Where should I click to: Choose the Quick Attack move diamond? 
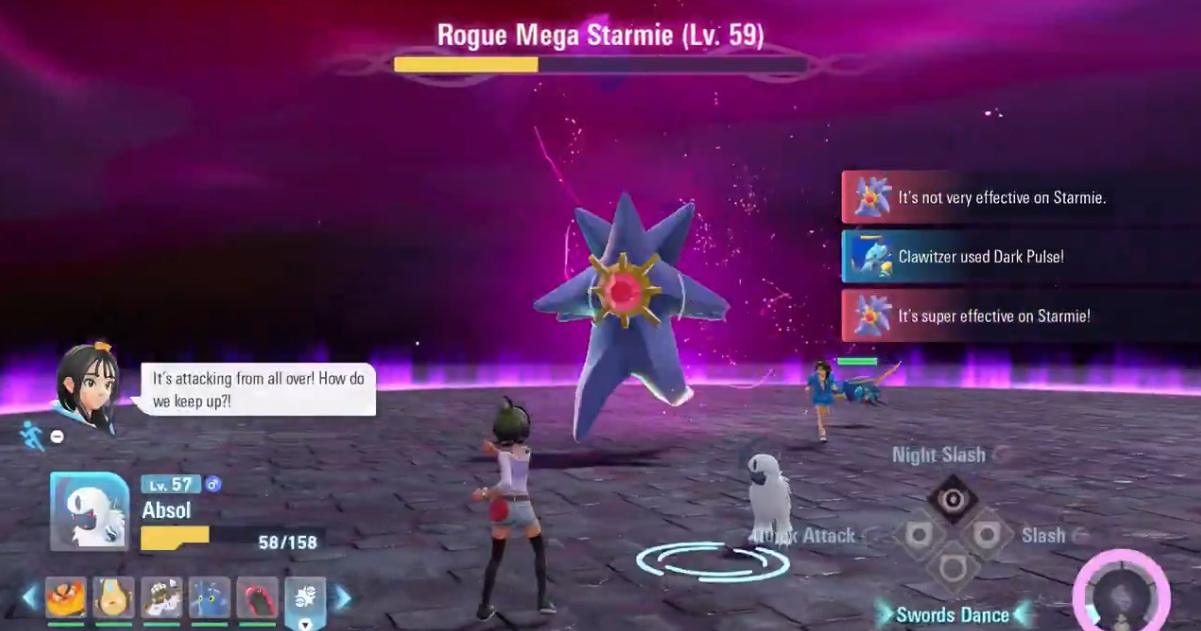point(917,535)
